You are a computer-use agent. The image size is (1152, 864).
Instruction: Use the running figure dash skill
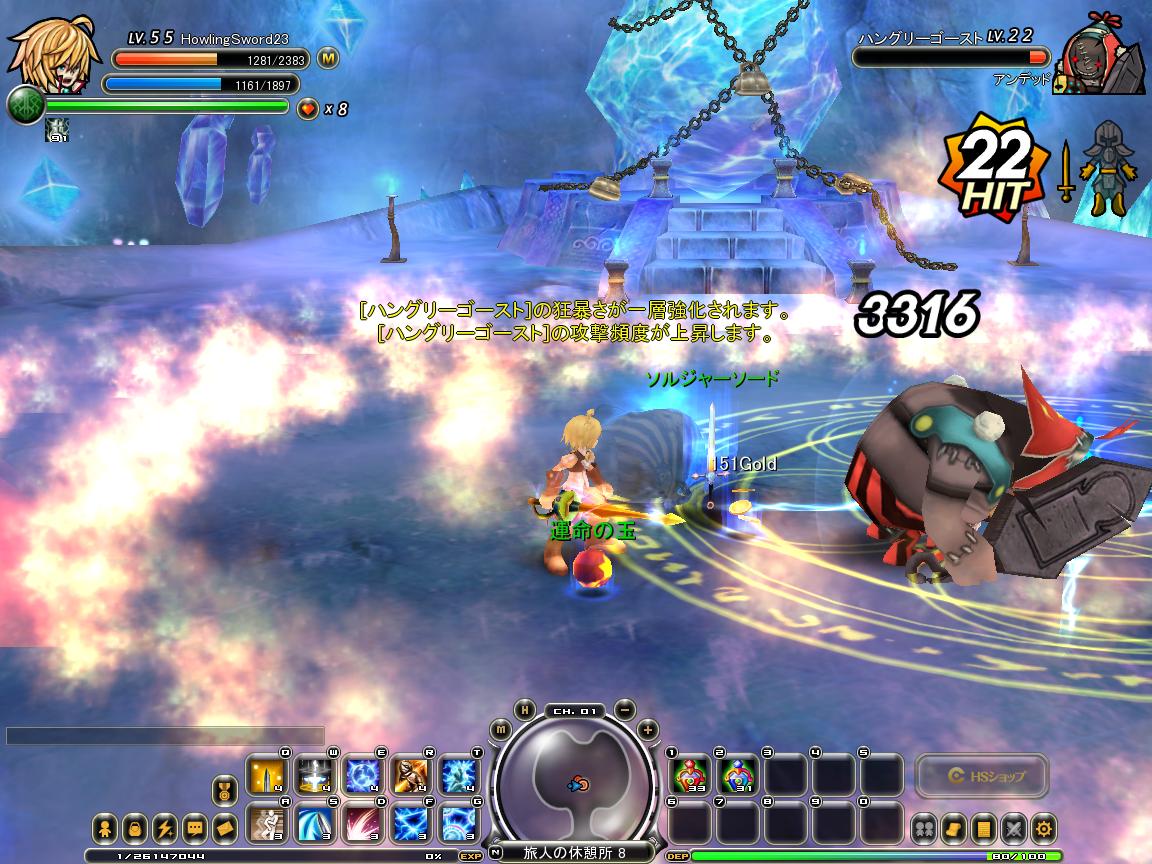tap(267, 823)
